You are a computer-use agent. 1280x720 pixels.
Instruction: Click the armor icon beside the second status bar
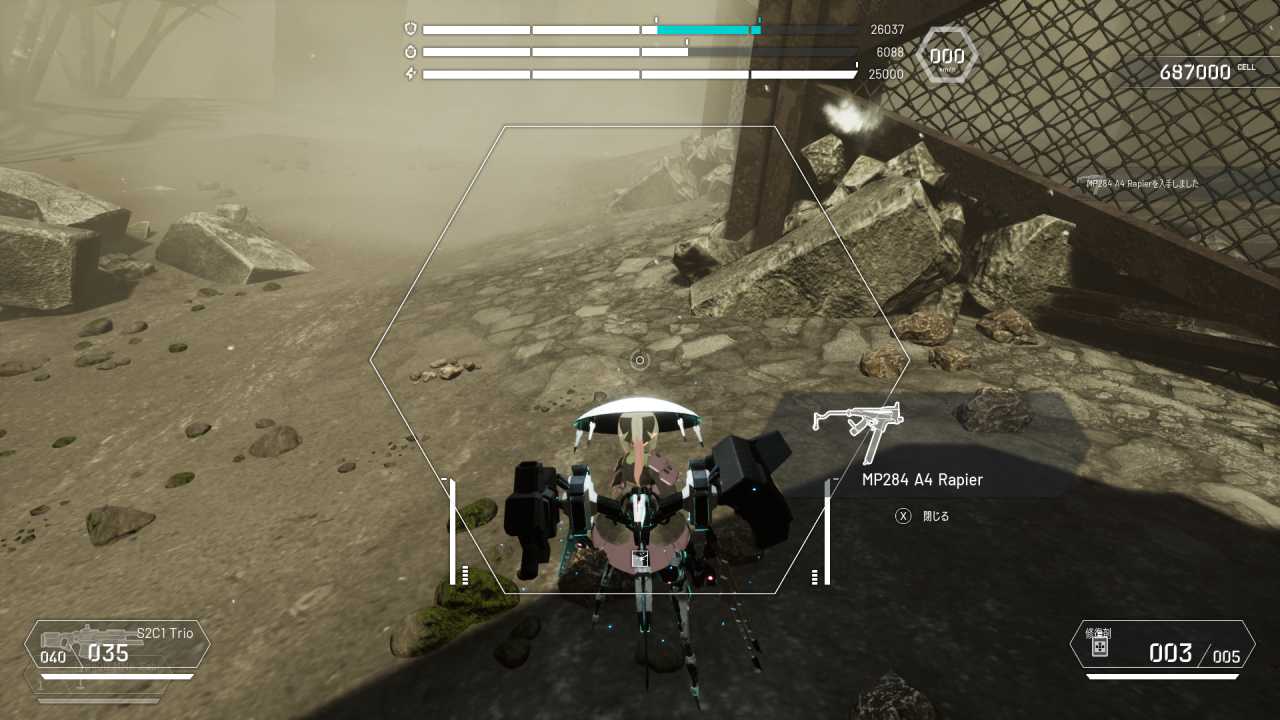[411, 50]
